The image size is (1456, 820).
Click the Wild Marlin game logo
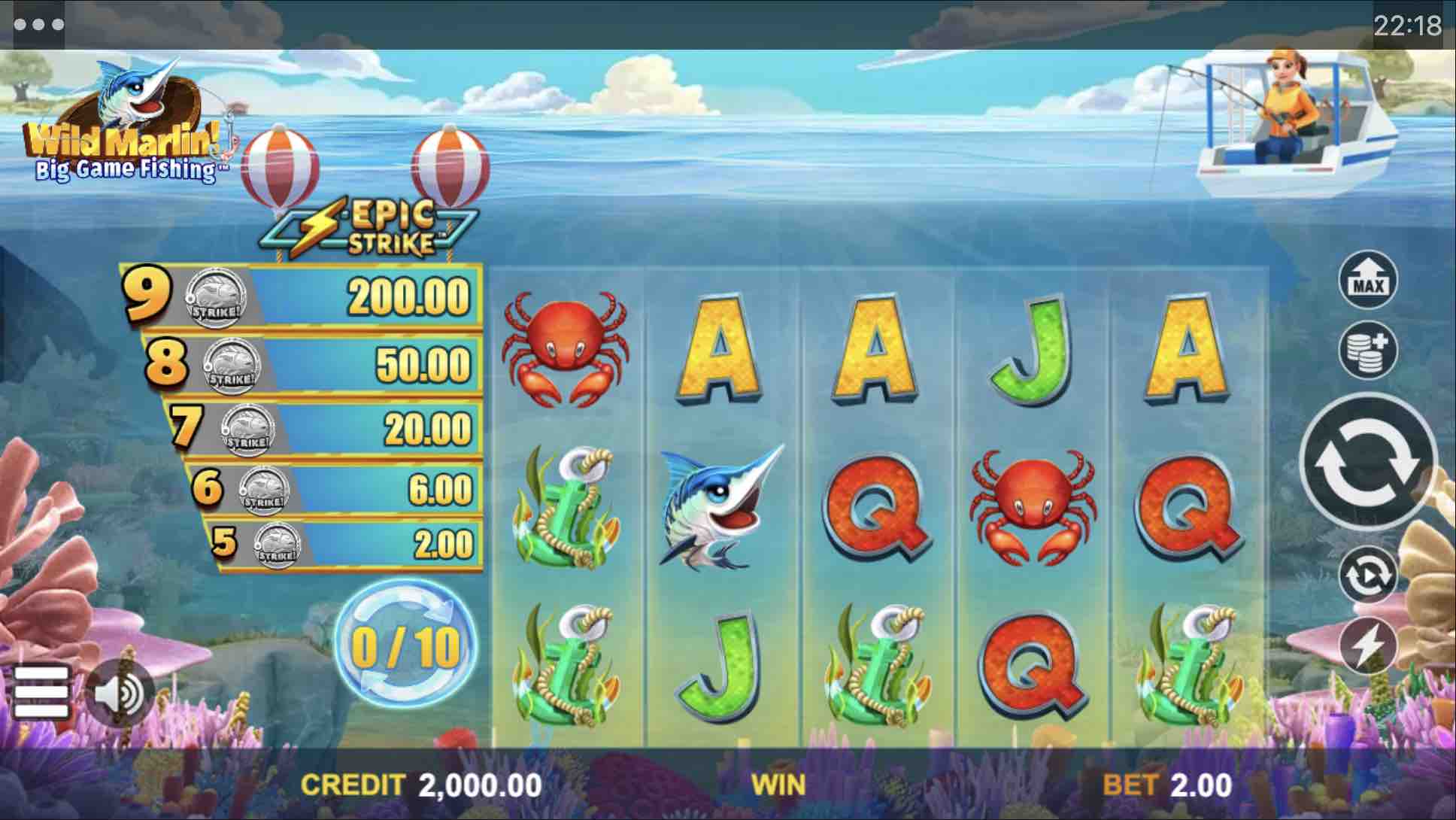pos(124,128)
